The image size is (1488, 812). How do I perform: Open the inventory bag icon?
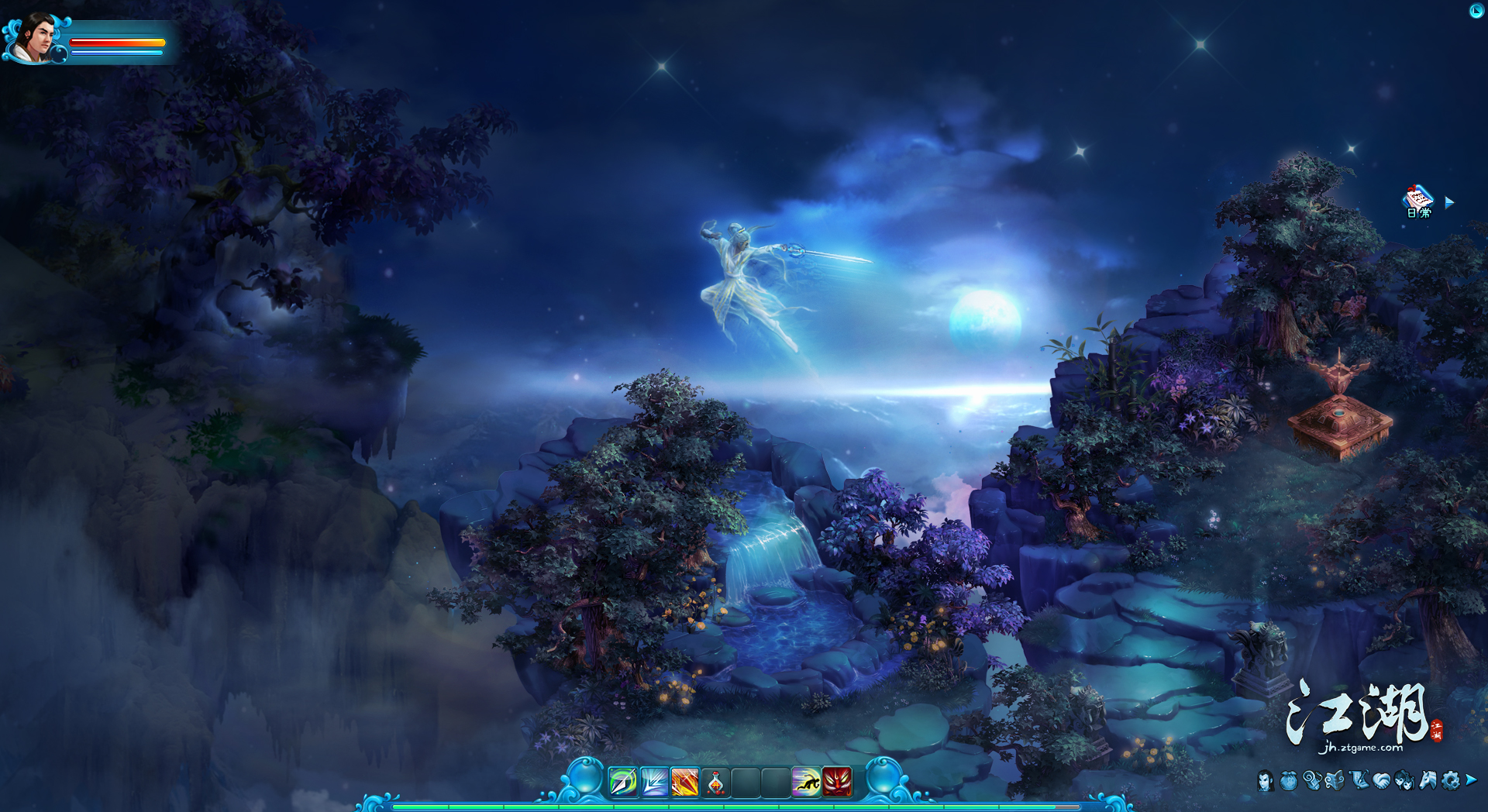[1289, 780]
